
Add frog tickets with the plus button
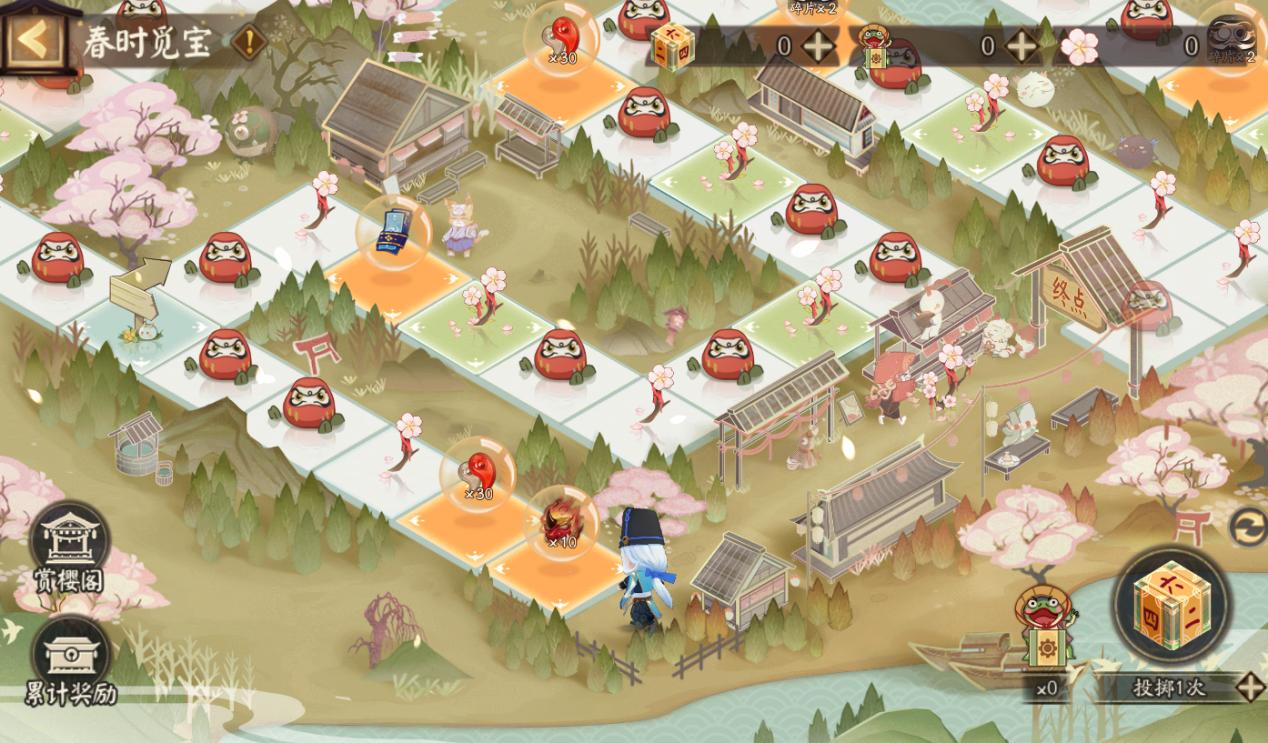[x=1021, y=46]
